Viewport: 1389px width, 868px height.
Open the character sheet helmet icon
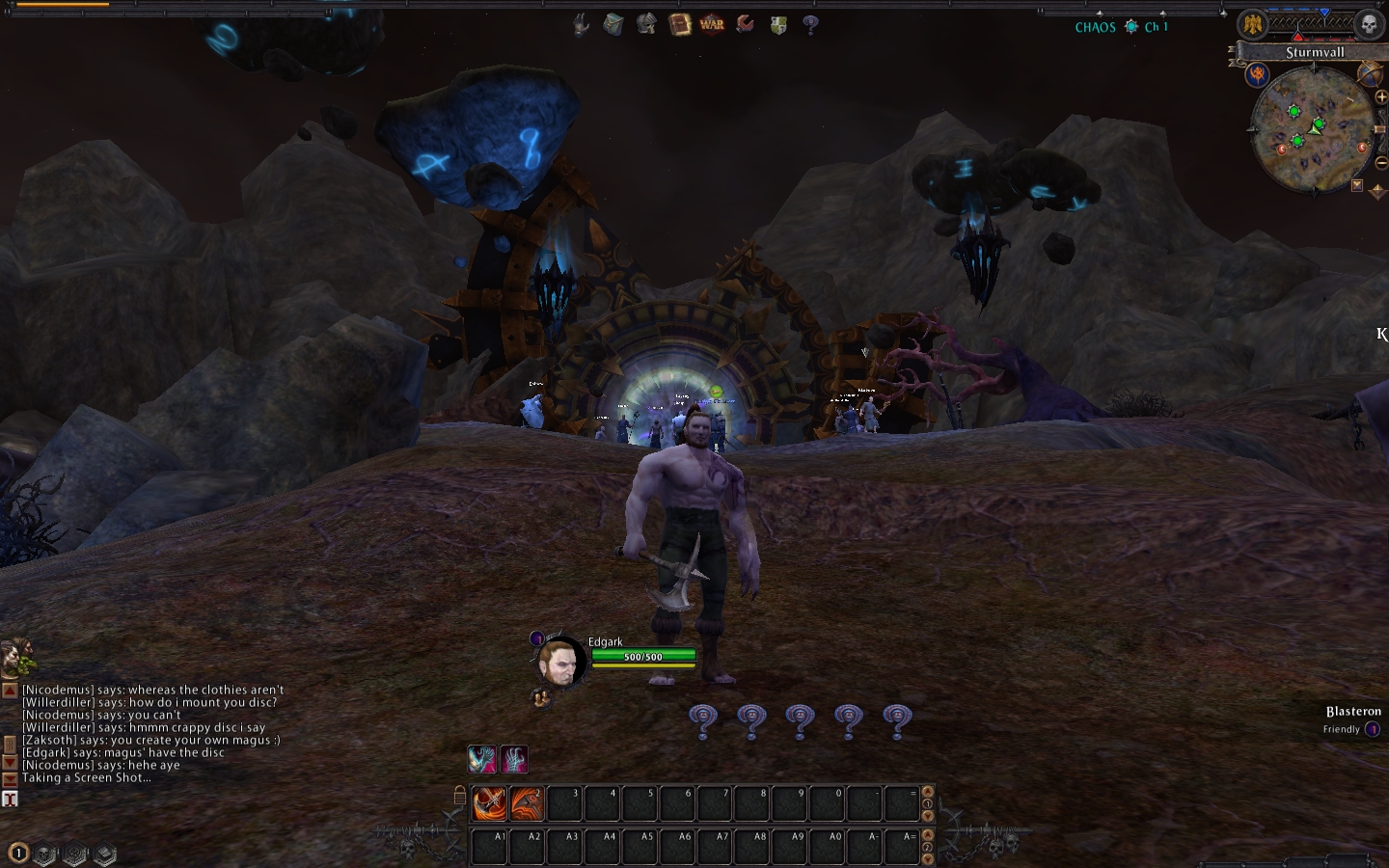(646, 24)
